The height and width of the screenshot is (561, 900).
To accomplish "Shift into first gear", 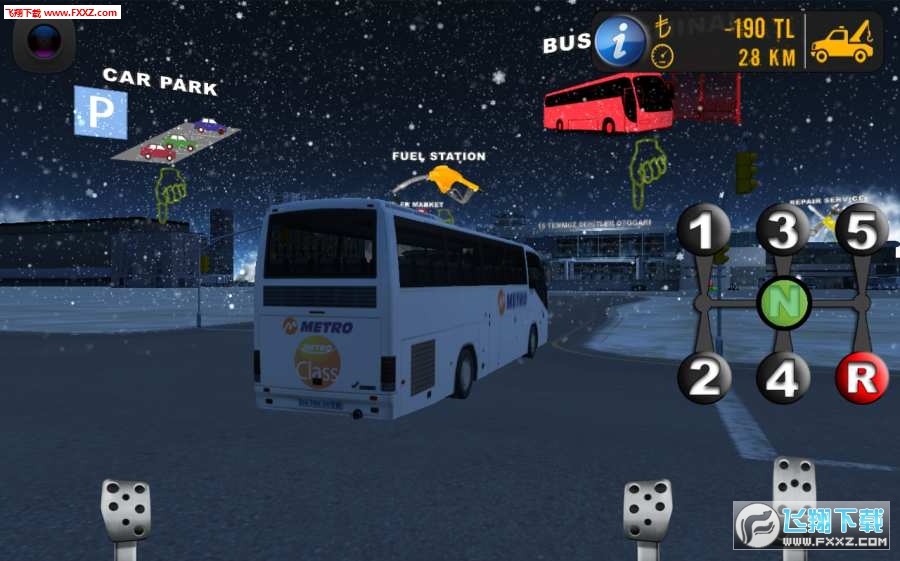I will click(704, 231).
